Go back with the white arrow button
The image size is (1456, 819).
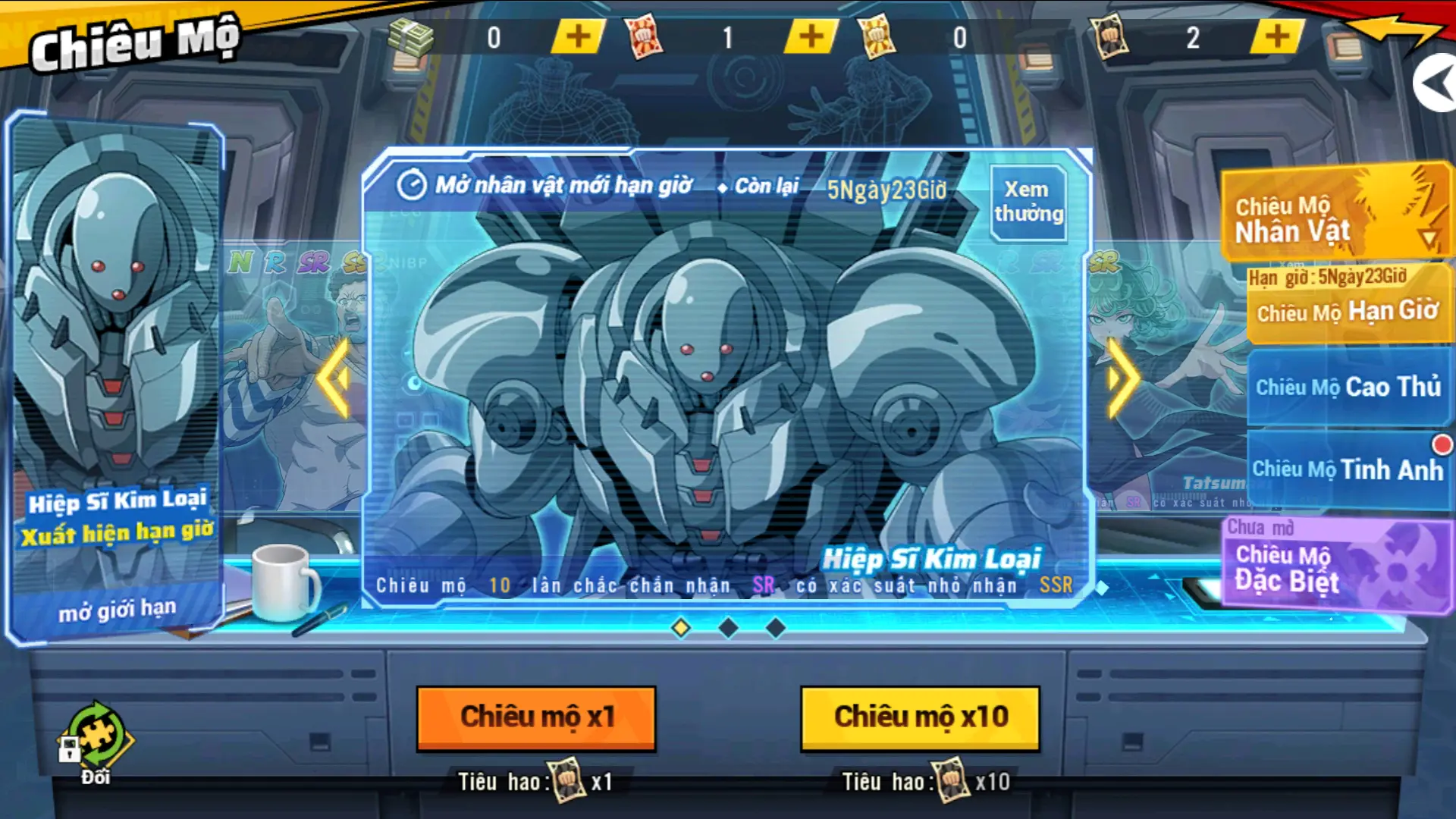tap(1435, 83)
